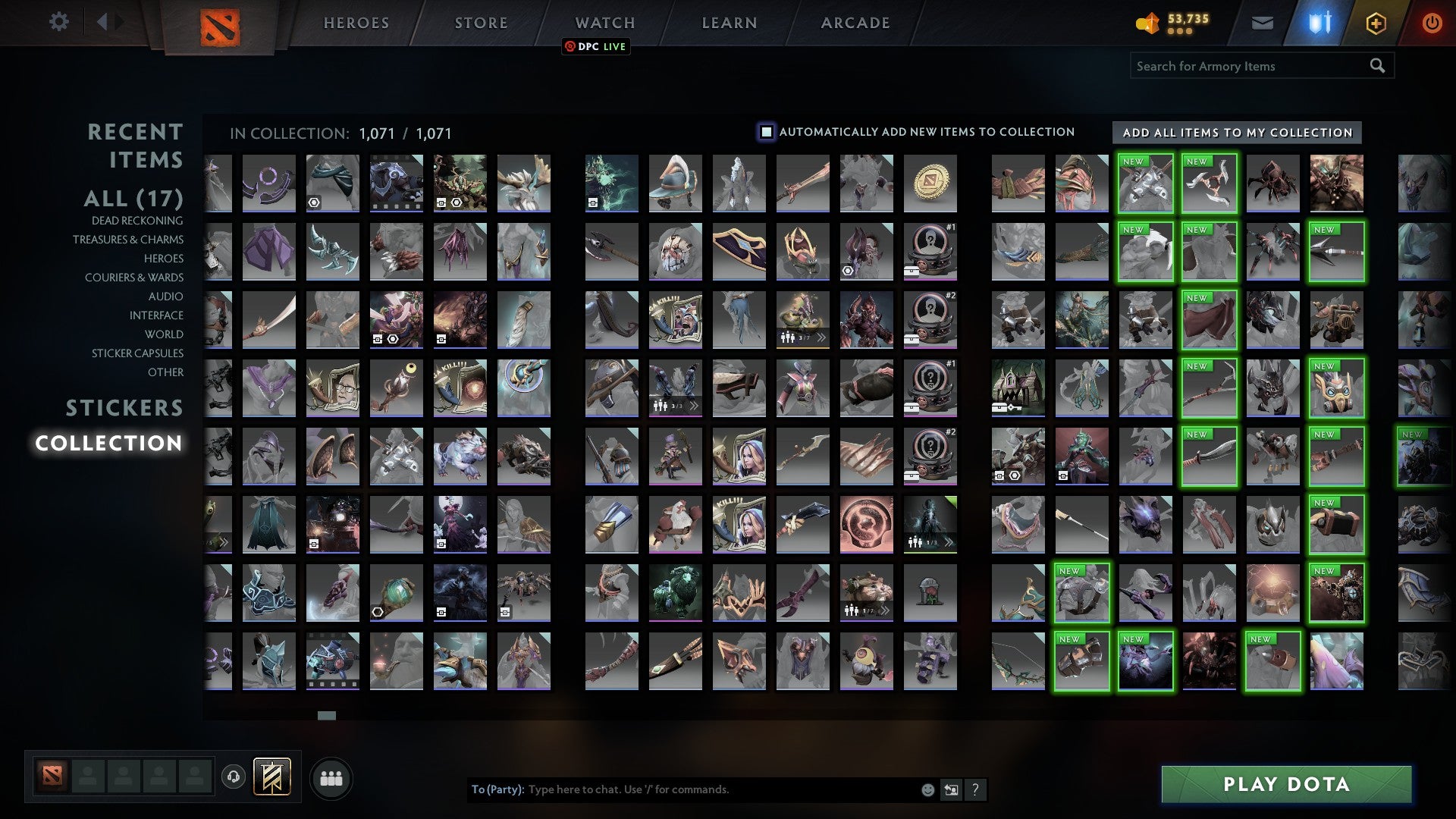The height and width of the screenshot is (819, 1456).
Task: Toggle party voice chat headphone icon
Action: click(234, 777)
